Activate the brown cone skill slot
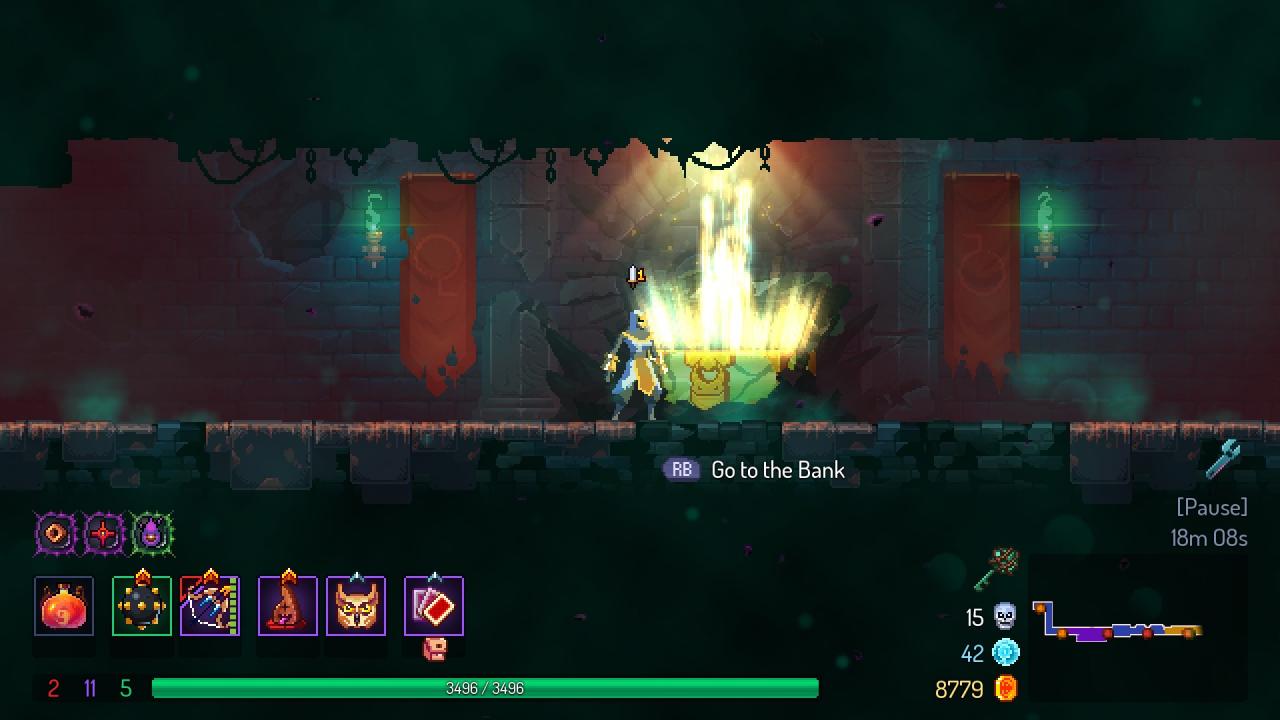 click(x=288, y=606)
